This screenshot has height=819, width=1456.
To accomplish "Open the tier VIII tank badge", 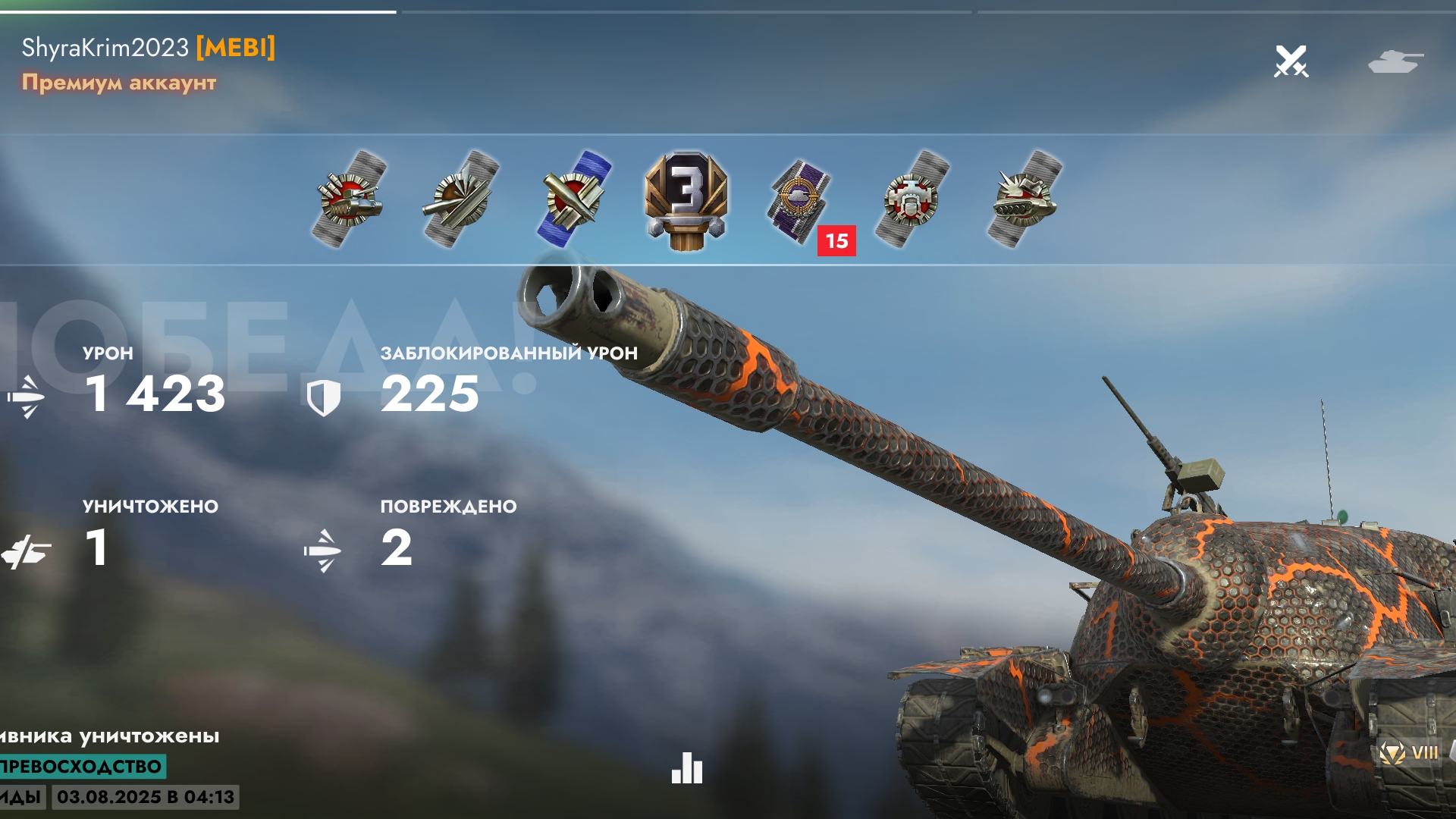I will pos(1409,753).
